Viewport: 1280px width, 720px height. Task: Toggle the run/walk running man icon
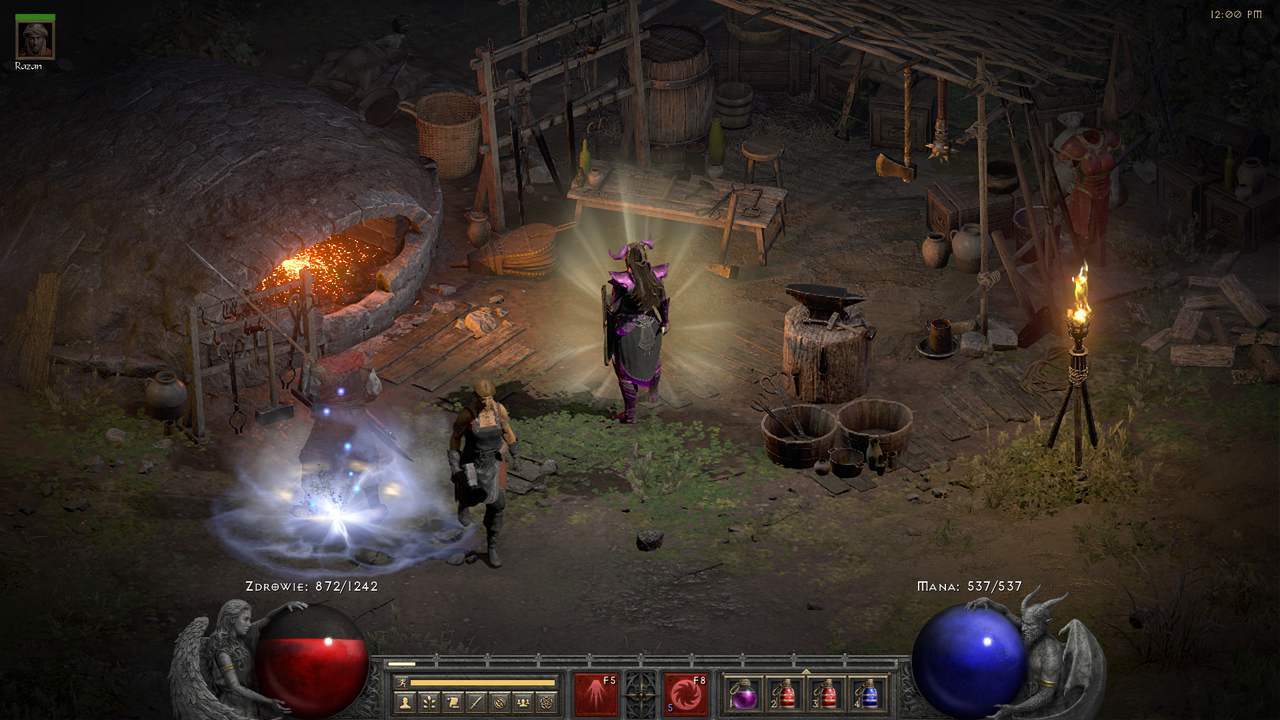402,682
